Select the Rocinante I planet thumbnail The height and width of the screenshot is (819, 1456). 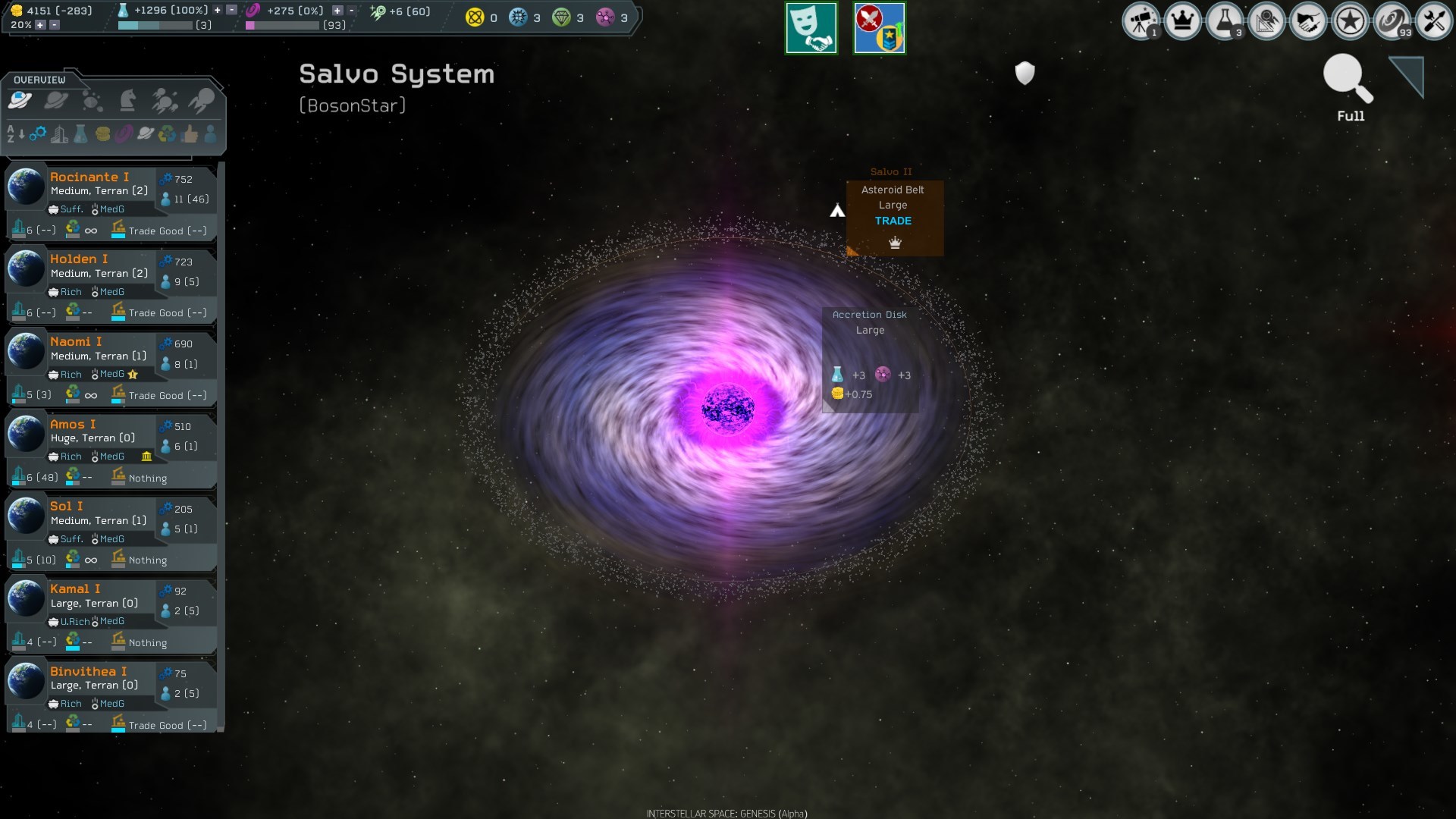click(x=27, y=186)
